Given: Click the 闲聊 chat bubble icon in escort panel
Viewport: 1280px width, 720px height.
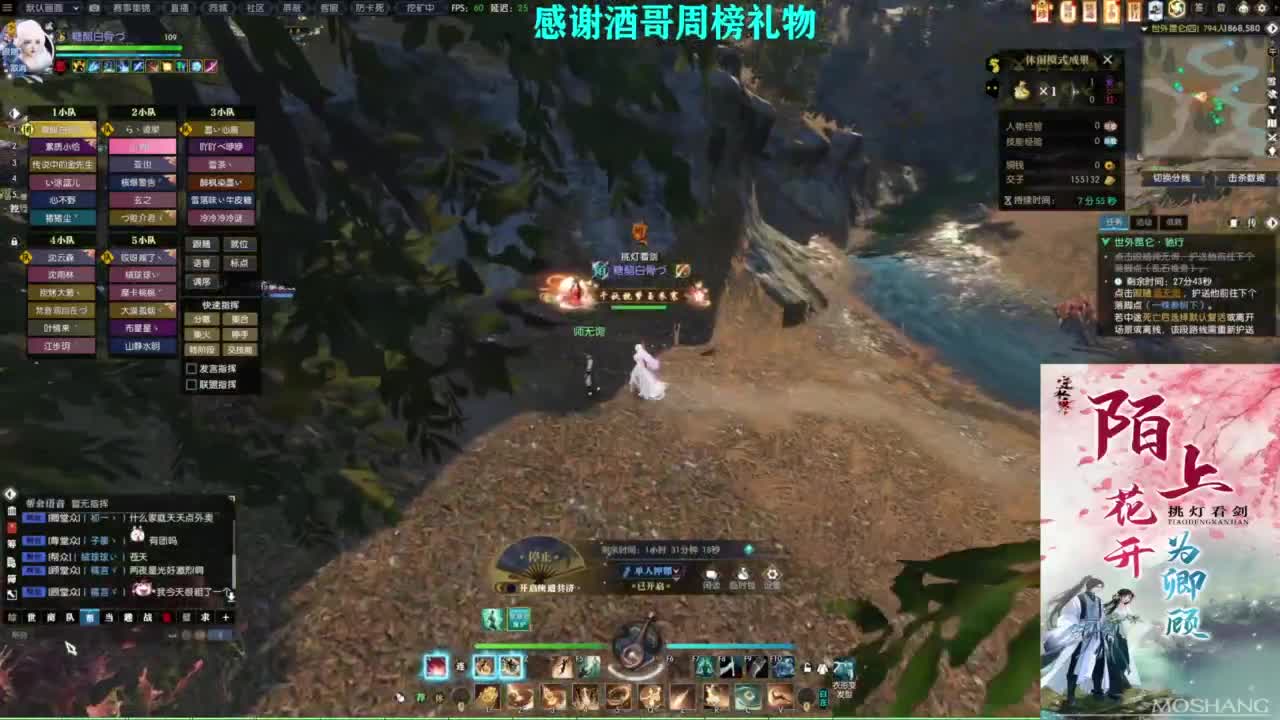Looking at the screenshot, I should (x=711, y=576).
